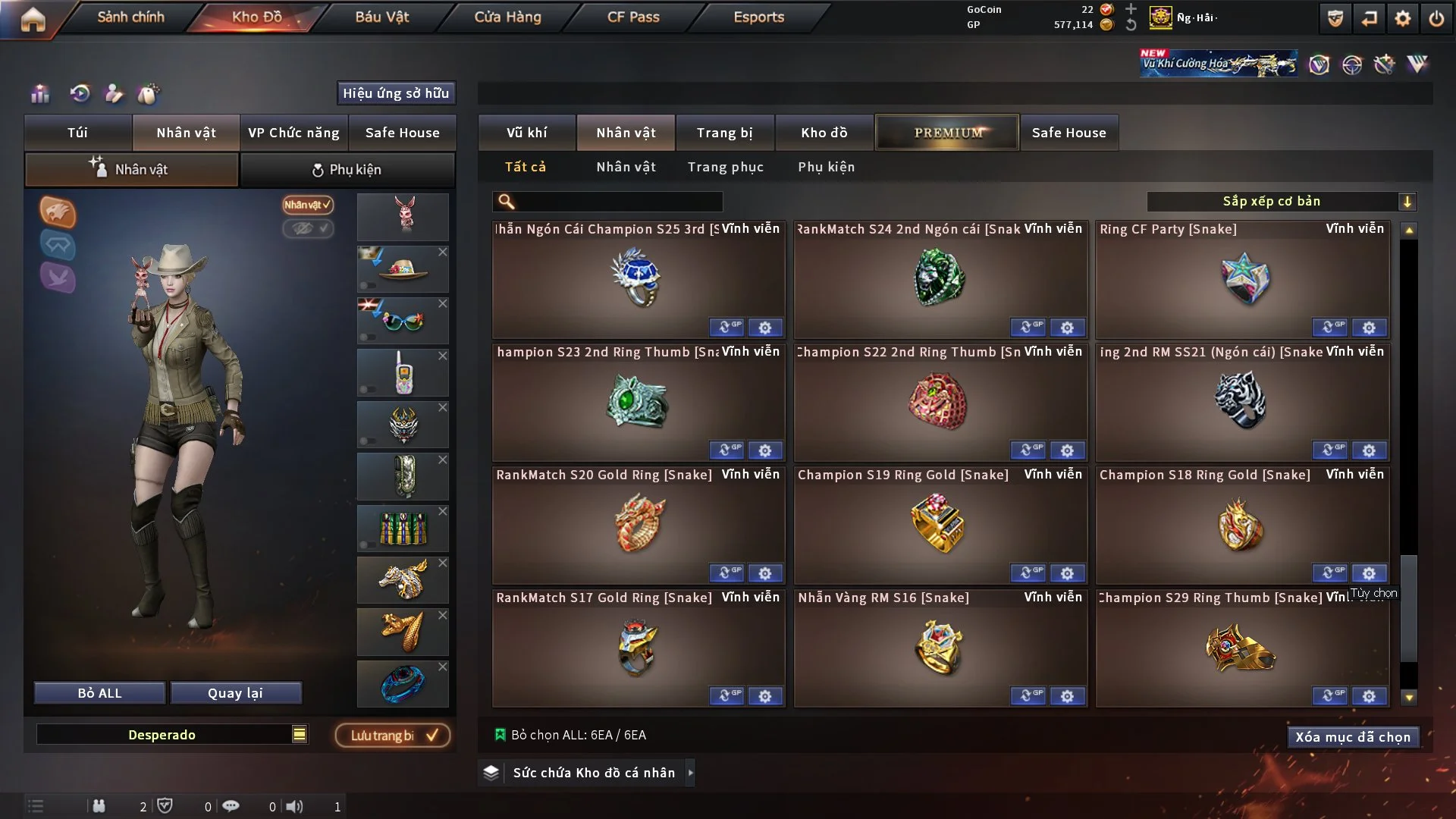This screenshot has height=819, width=1456.
Task: Click the Bỏ ALL button
Action: [99, 693]
